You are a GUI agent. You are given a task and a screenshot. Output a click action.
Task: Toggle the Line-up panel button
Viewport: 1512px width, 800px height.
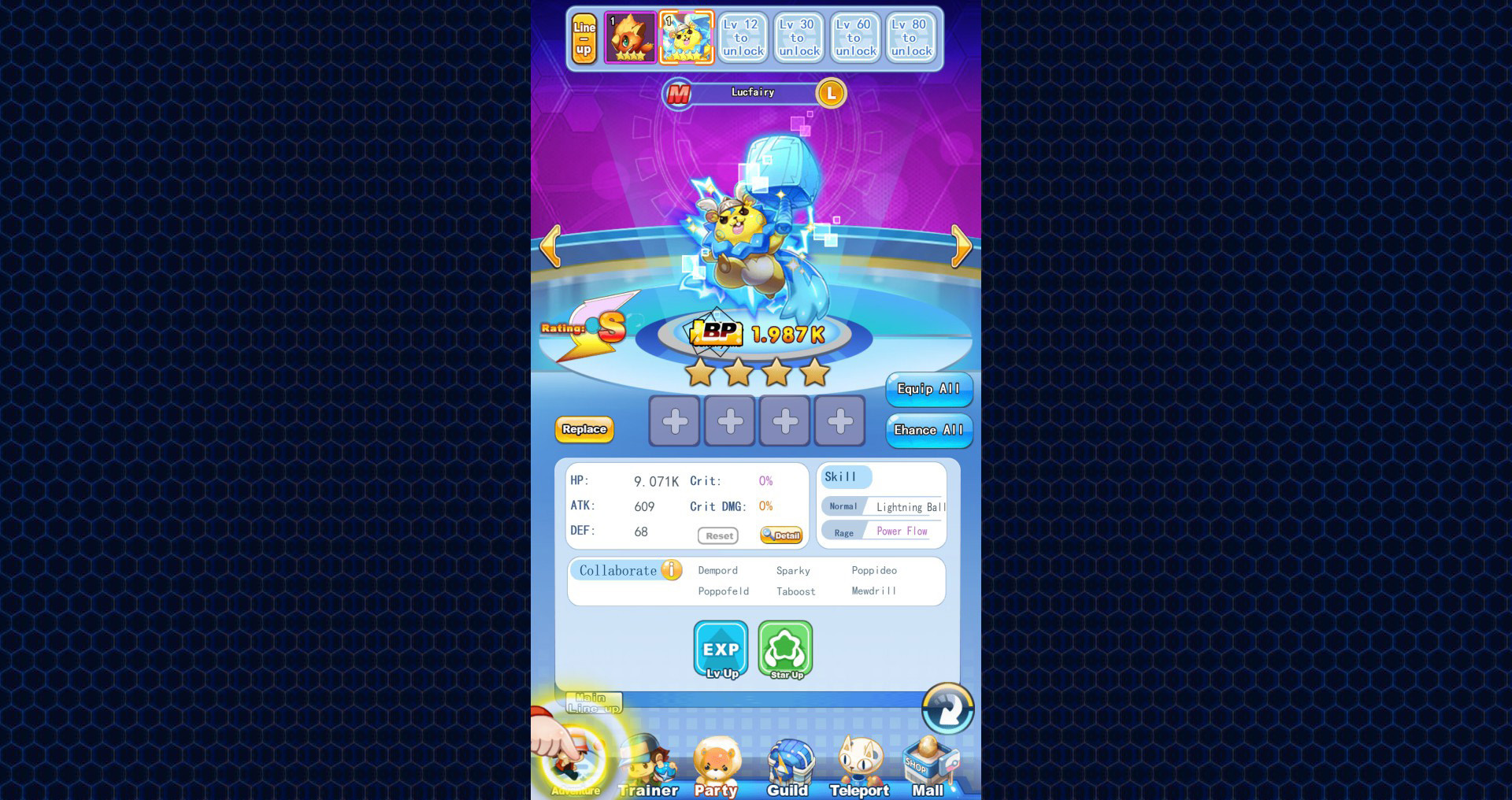585,36
